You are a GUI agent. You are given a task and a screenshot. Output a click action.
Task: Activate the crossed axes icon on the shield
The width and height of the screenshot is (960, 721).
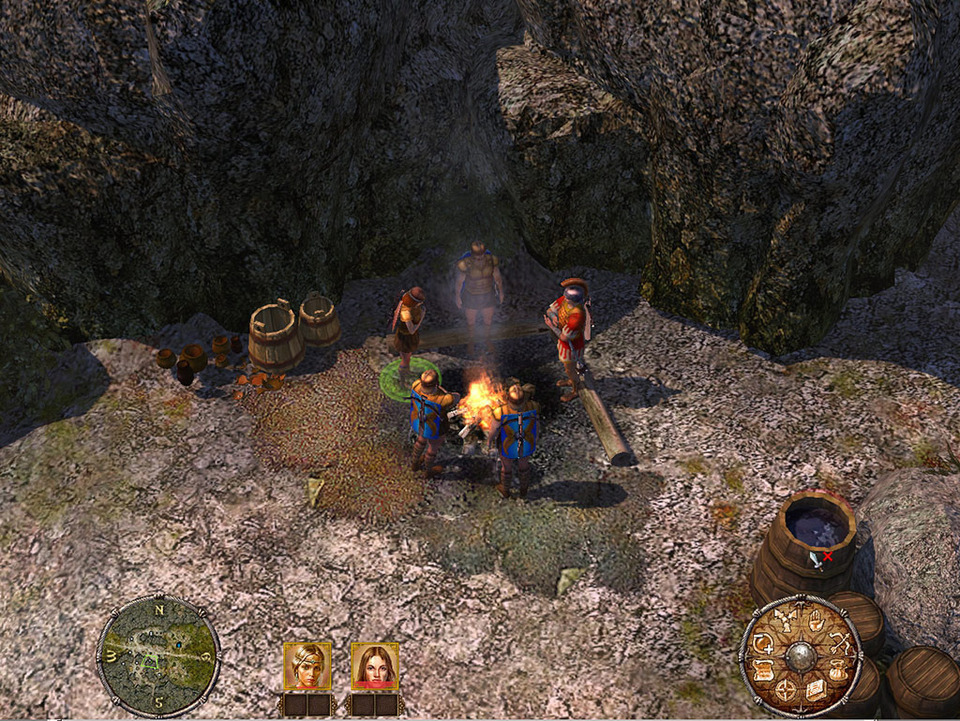[x=787, y=620]
